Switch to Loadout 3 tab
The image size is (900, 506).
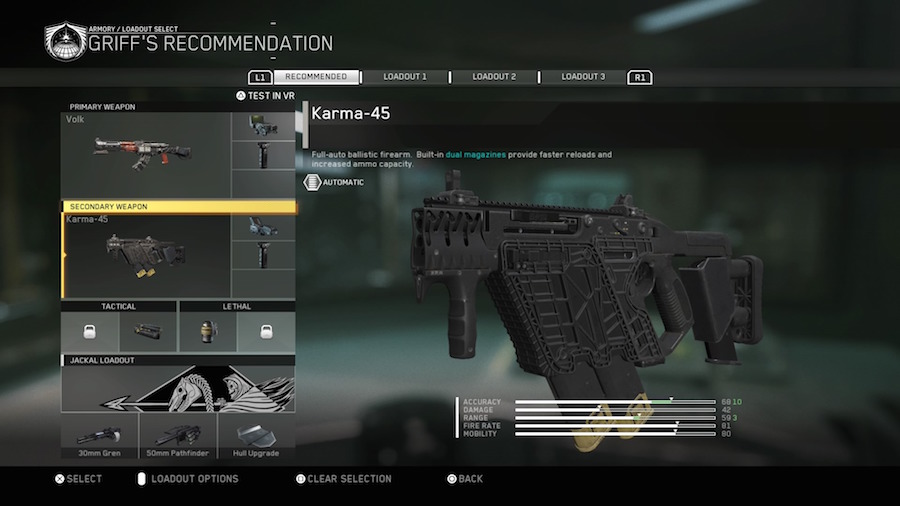click(582, 77)
